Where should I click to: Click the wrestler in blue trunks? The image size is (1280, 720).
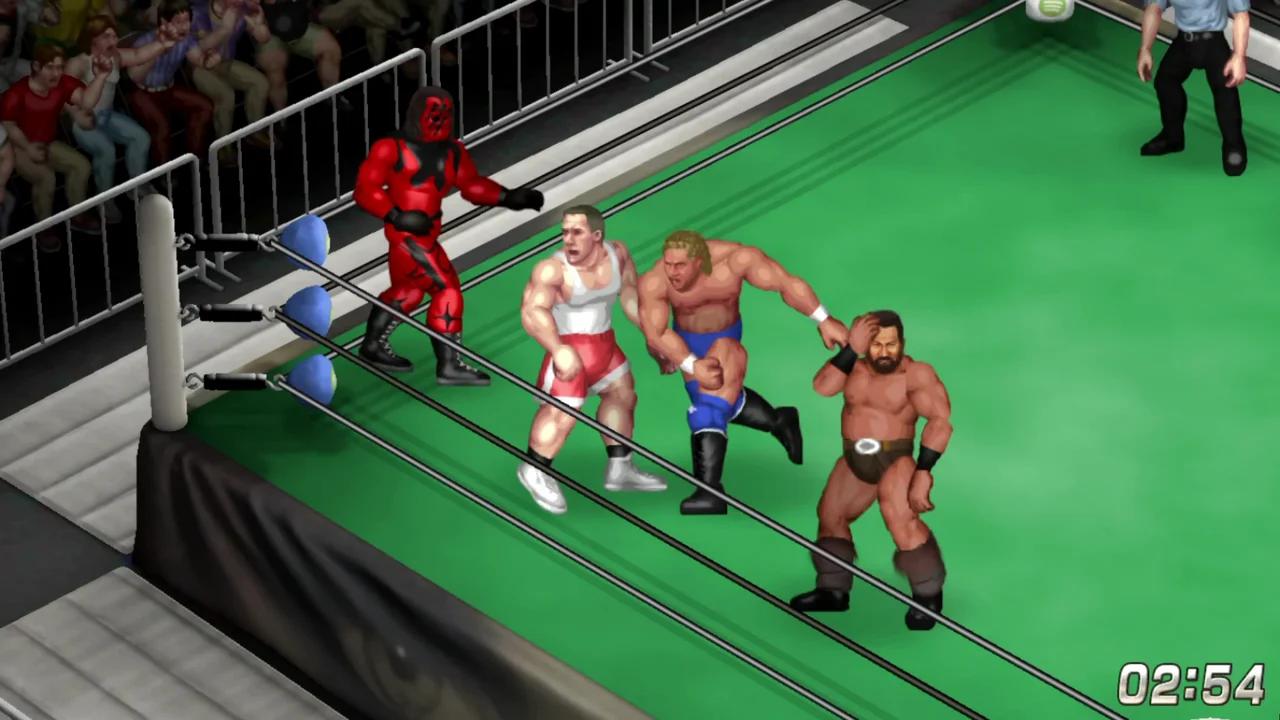pos(710,330)
